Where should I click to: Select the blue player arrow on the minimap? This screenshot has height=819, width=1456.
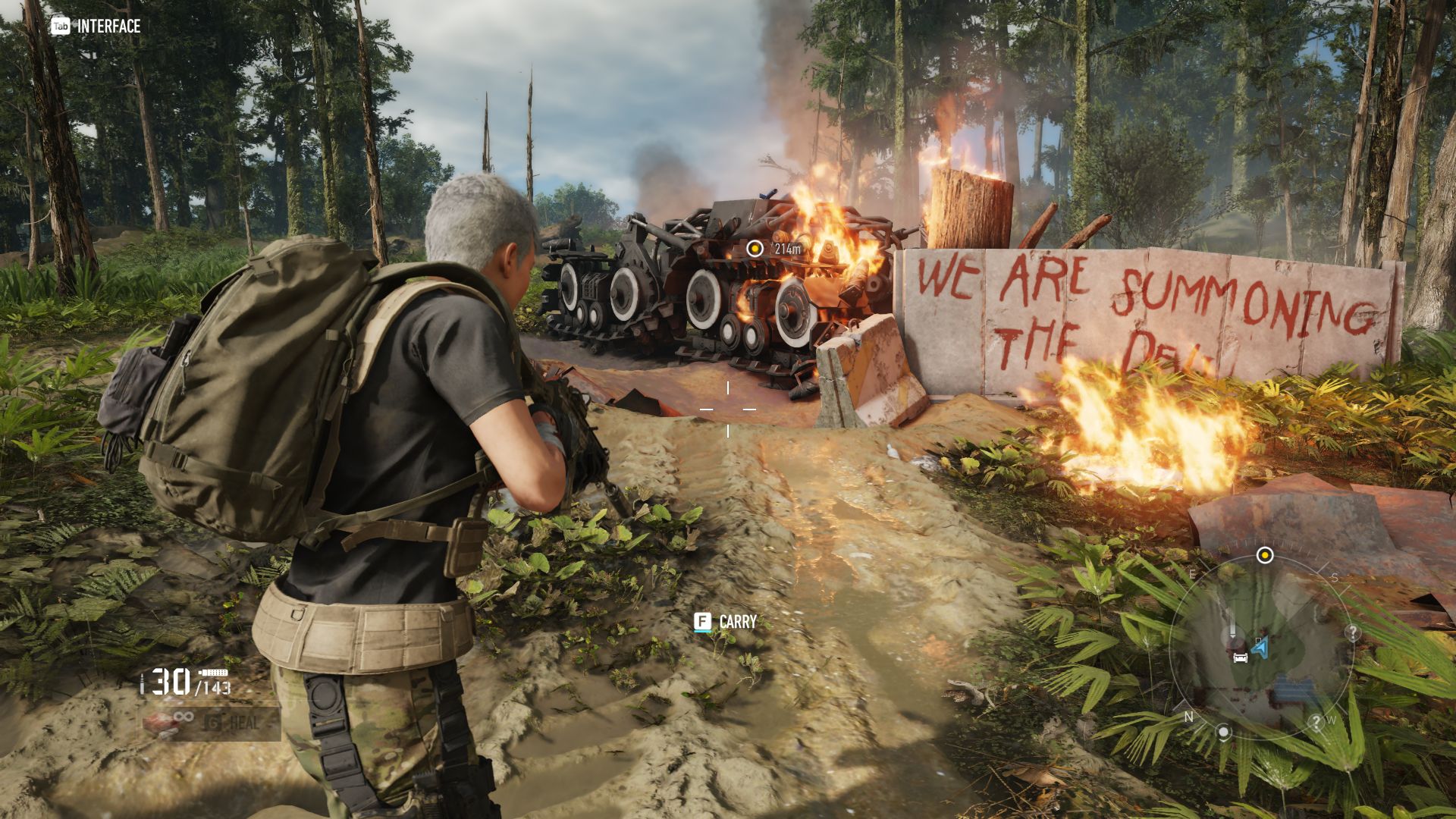coord(1260,647)
